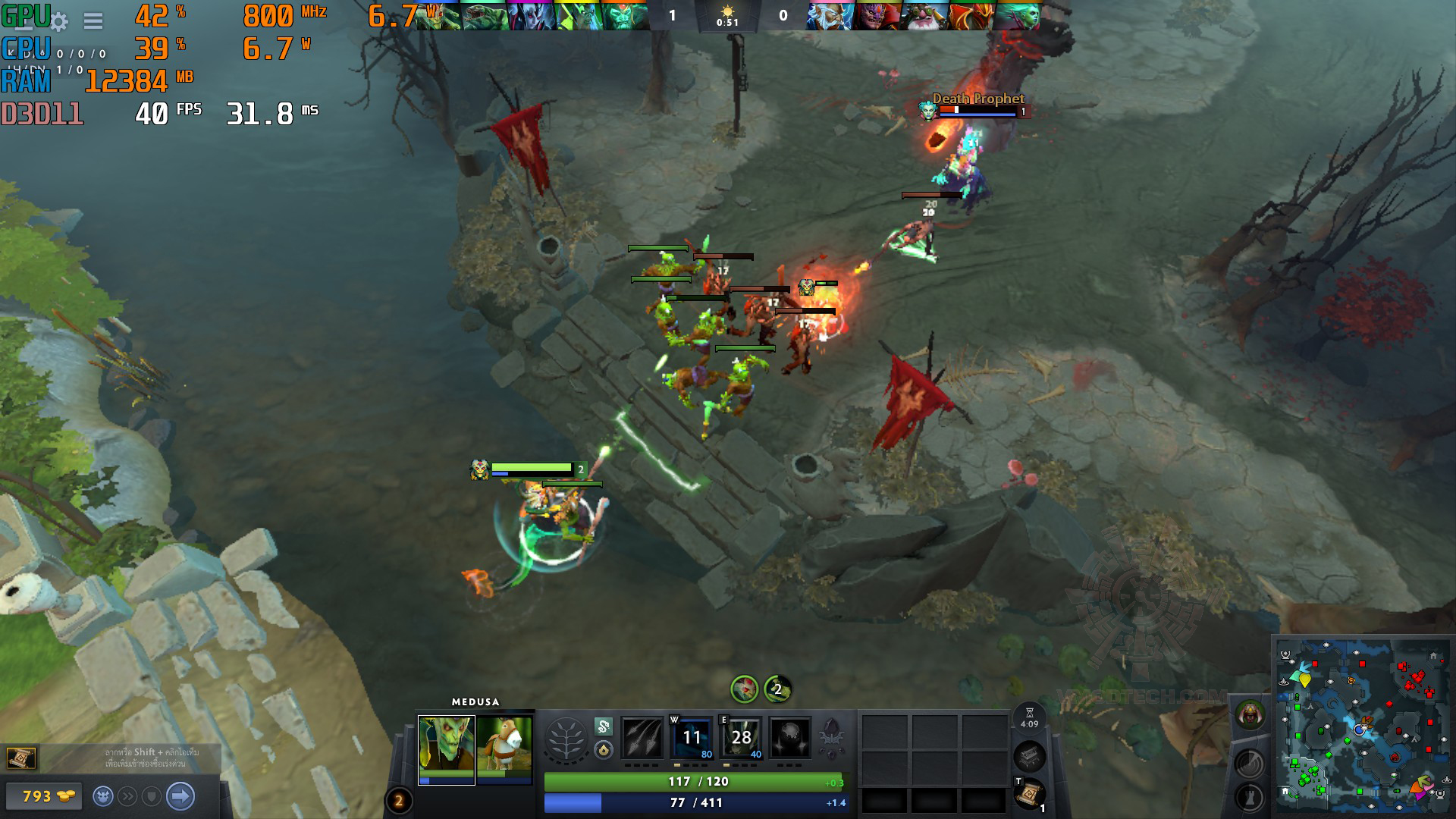Screen dimensions: 1456x819
Task: Activate the Split Shot arrows ability
Action: 641,738
